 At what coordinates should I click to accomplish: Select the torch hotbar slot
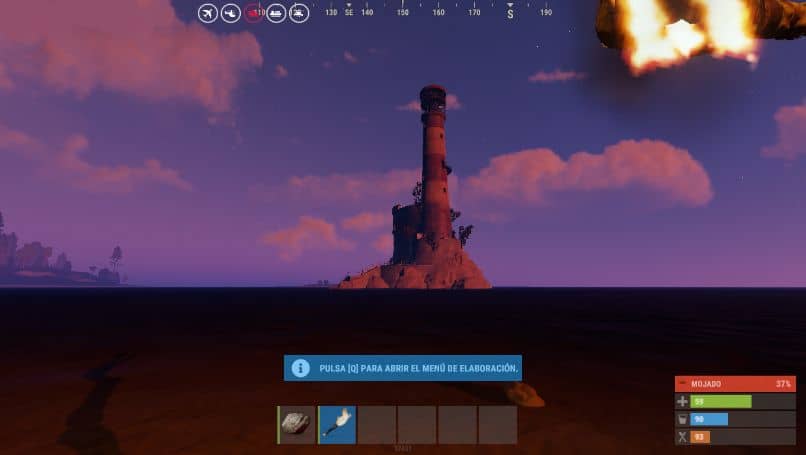tap(337, 424)
